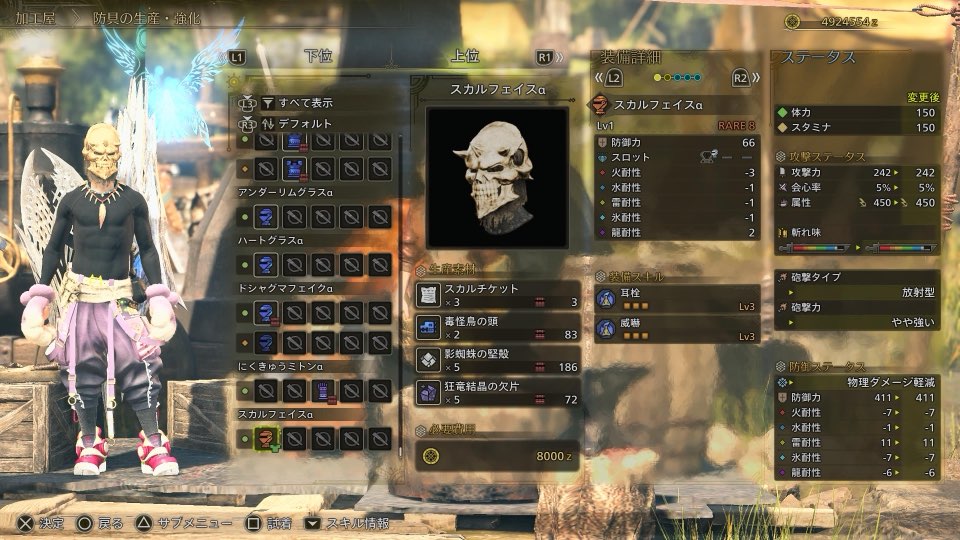
Task: Select the アンダーリムグラスα head armor slot
Action: click(x=265, y=216)
